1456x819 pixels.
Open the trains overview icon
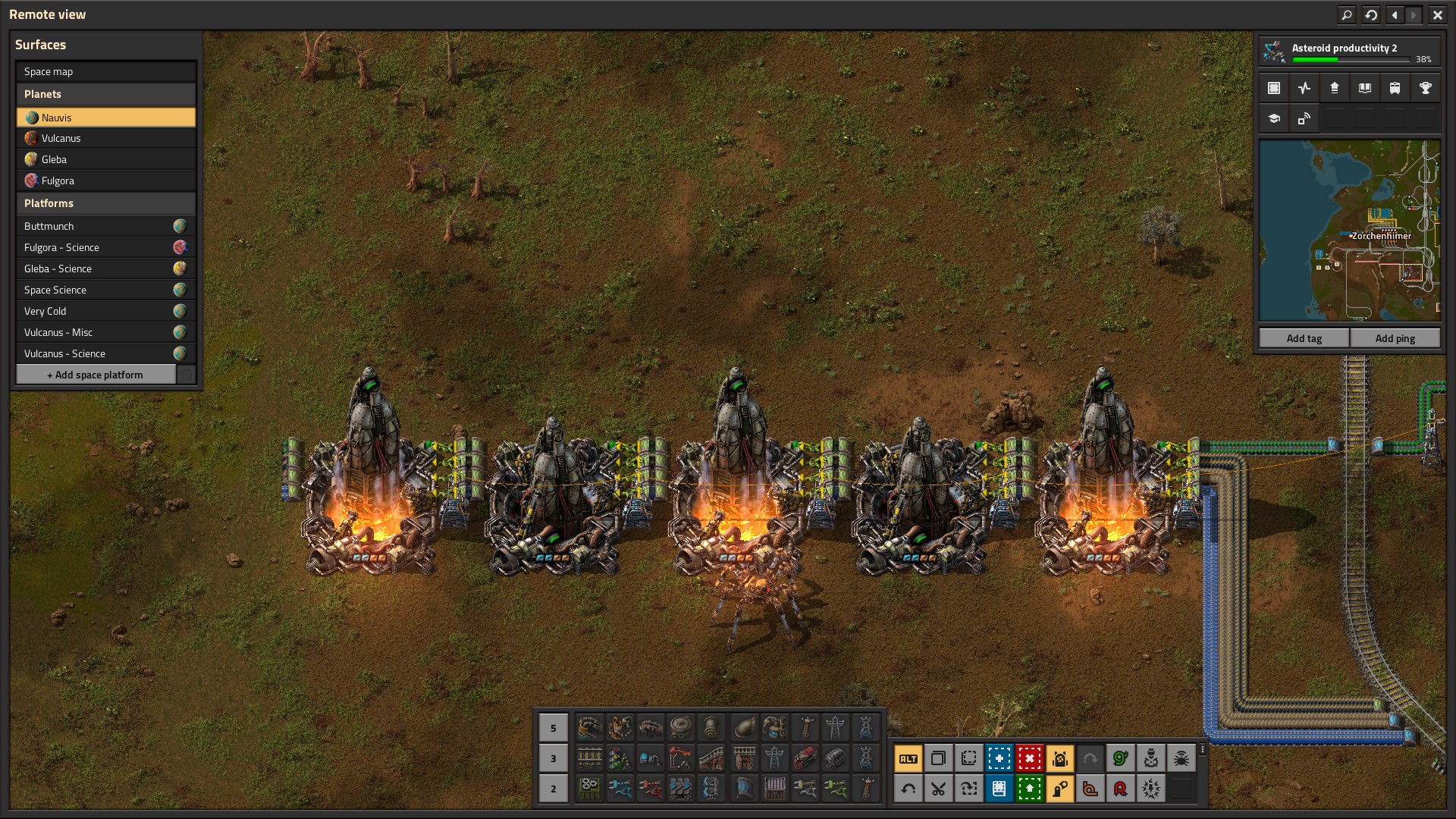click(x=1395, y=88)
